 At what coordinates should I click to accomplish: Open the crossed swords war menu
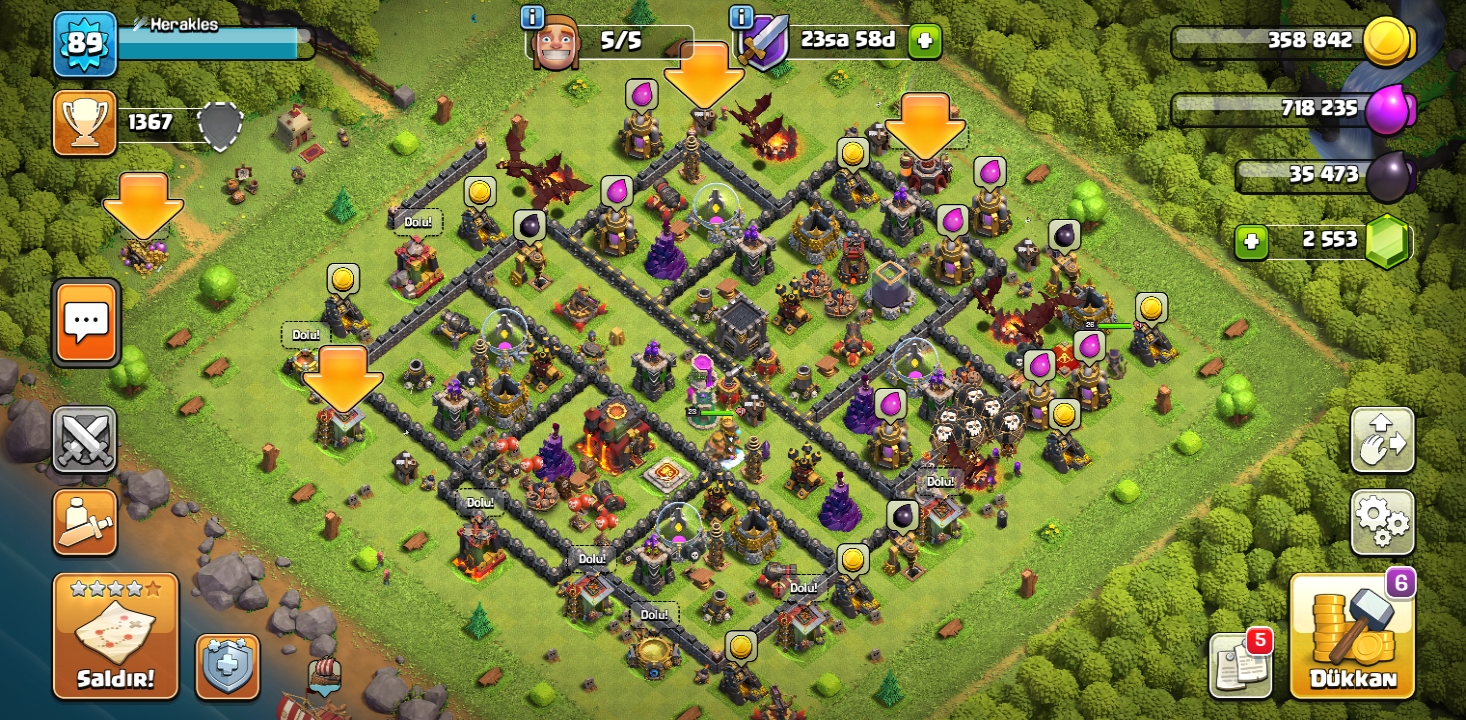85,439
